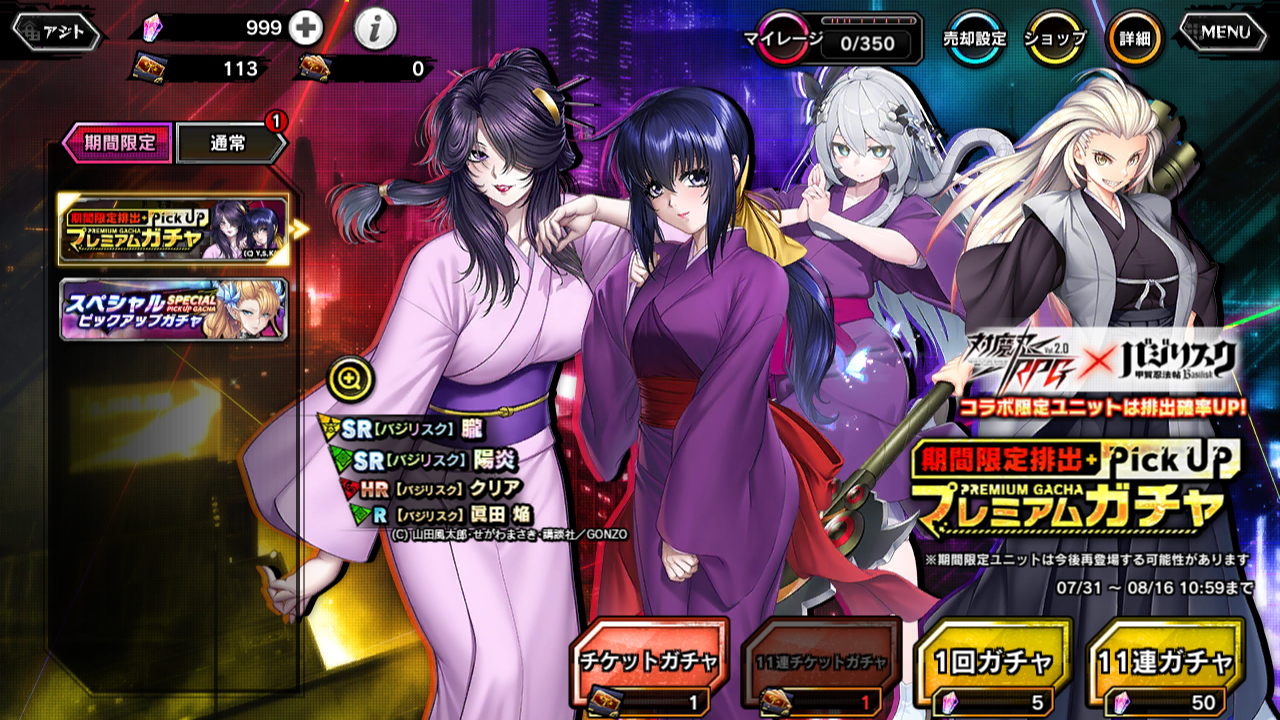Select the プレミアムガチャ Pick Up banner
Image resolution: width=1280 pixels, height=720 pixels.
click(x=174, y=229)
